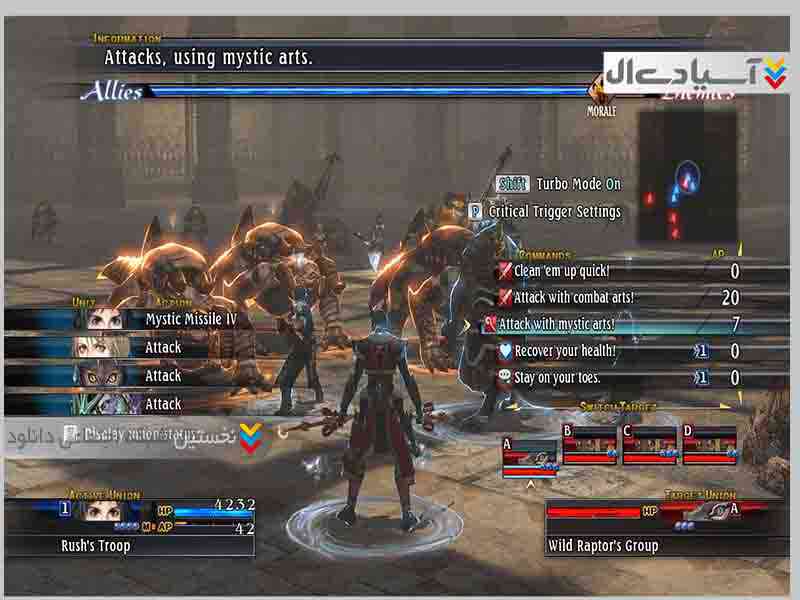Select the Mystic Missile IV unit row
Viewport: 800px width, 600px height.
coord(193,319)
